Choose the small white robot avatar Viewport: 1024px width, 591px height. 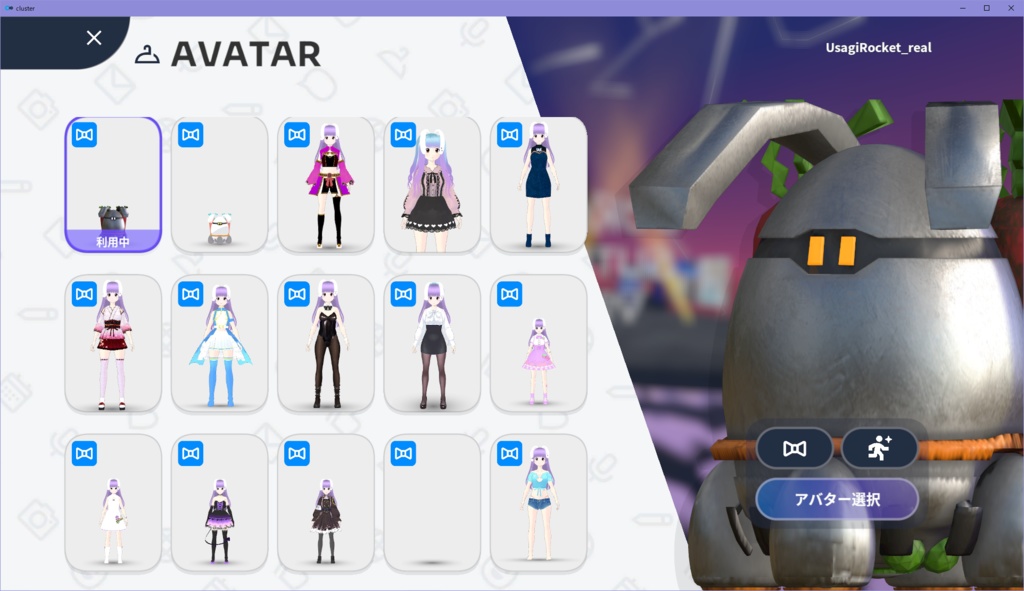tap(219, 185)
